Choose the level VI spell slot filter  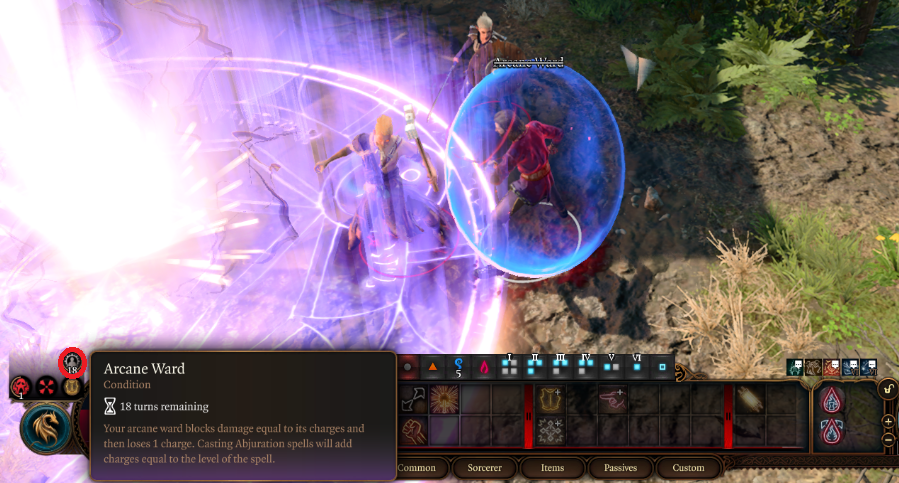click(x=636, y=366)
